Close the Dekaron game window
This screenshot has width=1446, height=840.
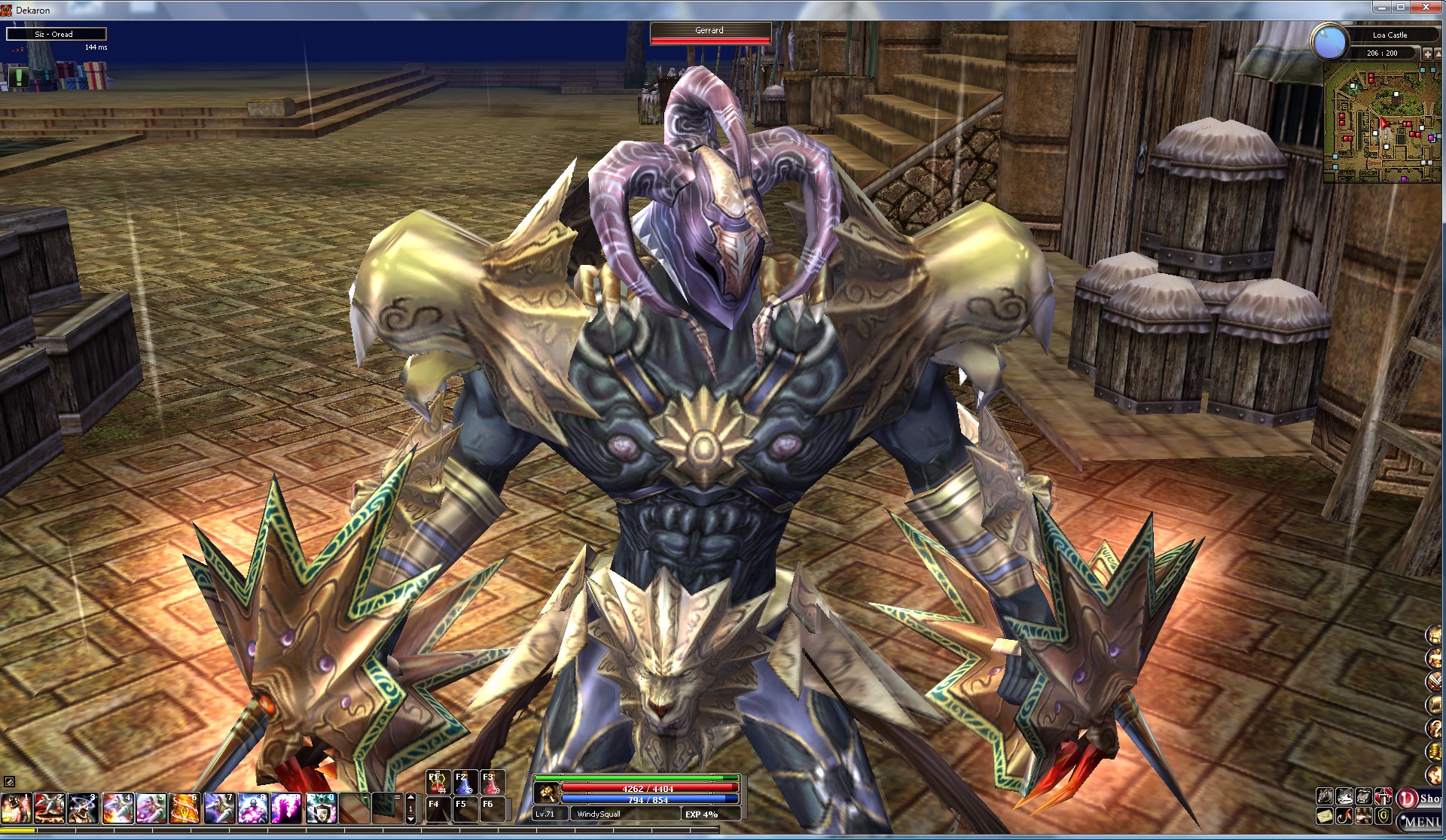[x=1428, y=8]
